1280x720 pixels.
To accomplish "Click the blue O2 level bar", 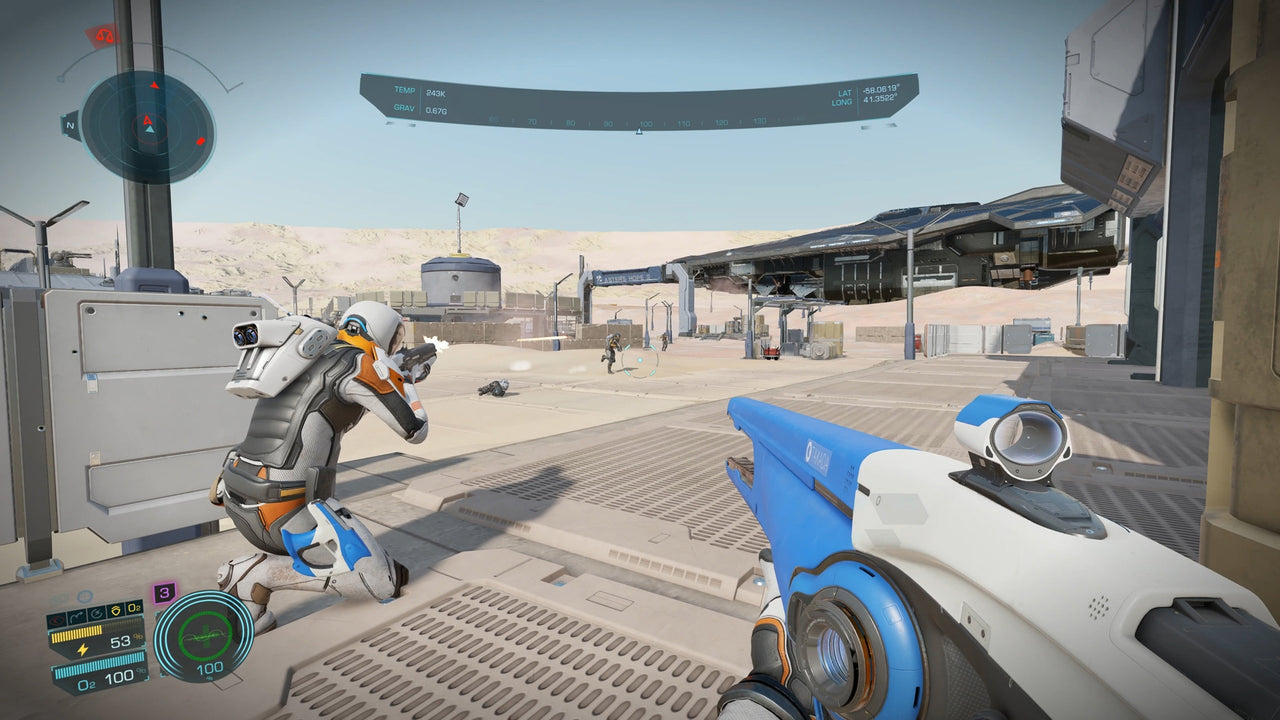I will (x=97, y=666).
